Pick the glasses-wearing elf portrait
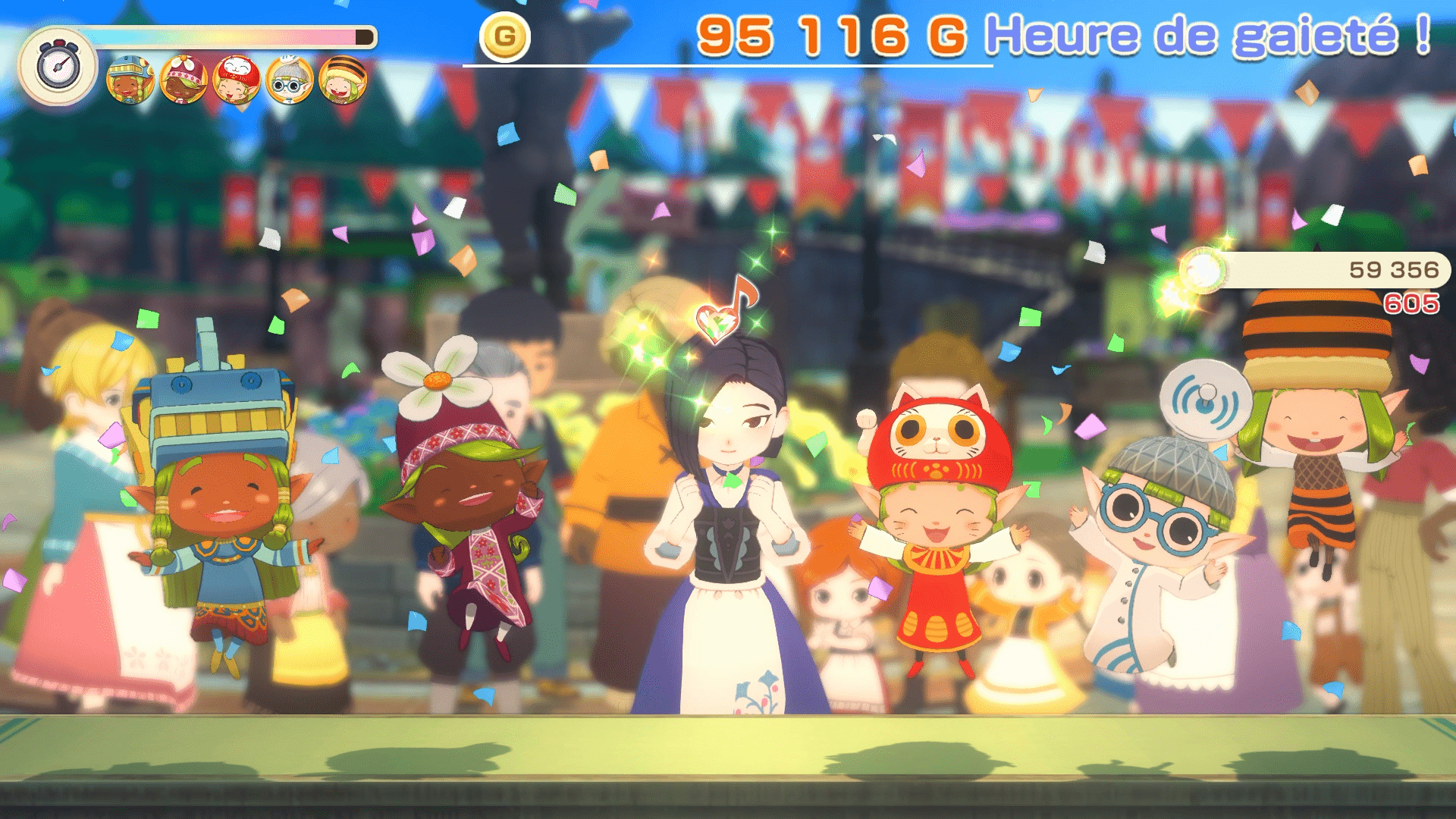Image resolution: width=1456 pixels, height=819 pixels. pyautogui.click(x=290, y=80)
